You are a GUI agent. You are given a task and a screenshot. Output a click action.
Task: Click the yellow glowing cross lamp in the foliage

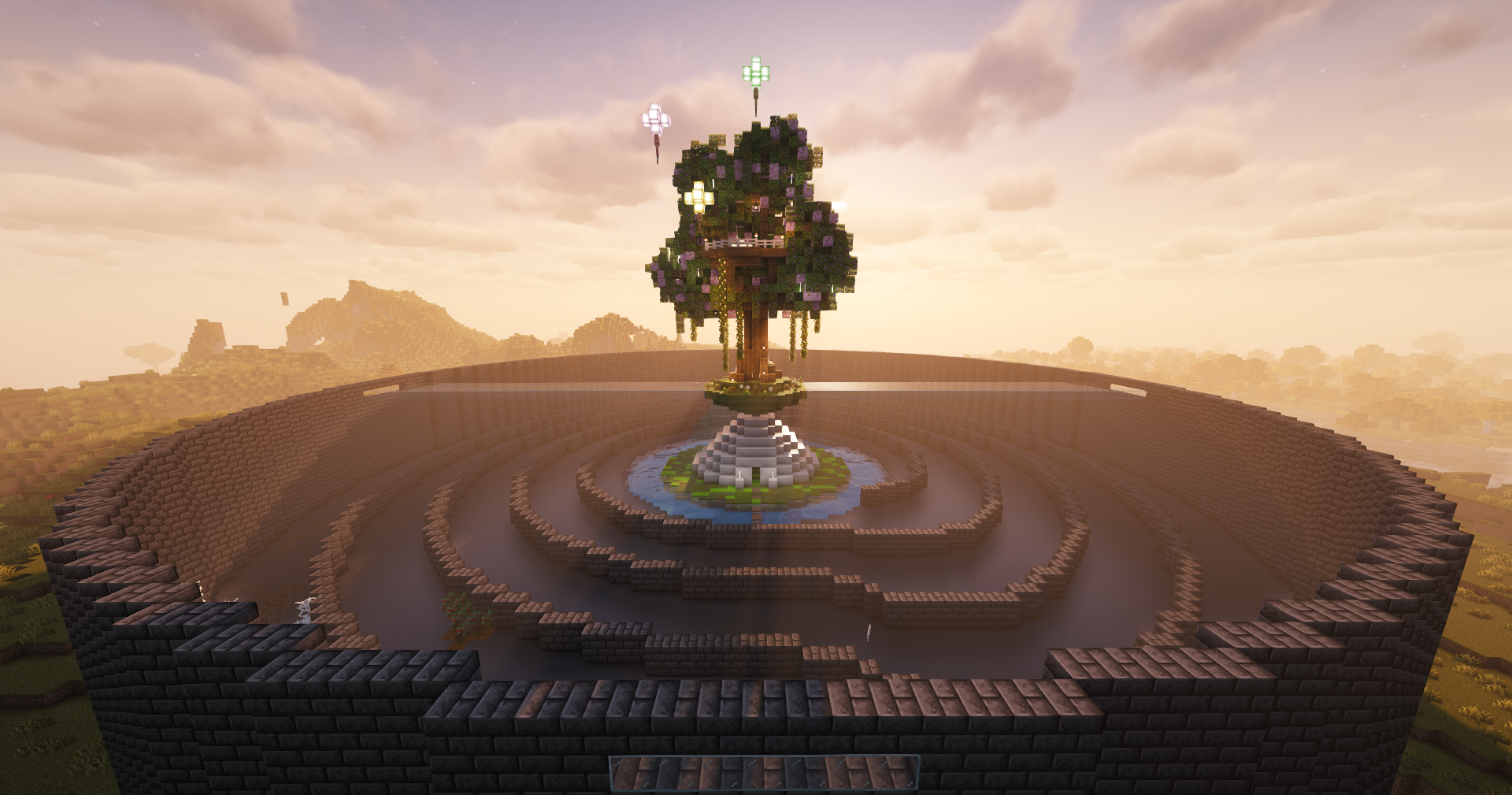699,198
